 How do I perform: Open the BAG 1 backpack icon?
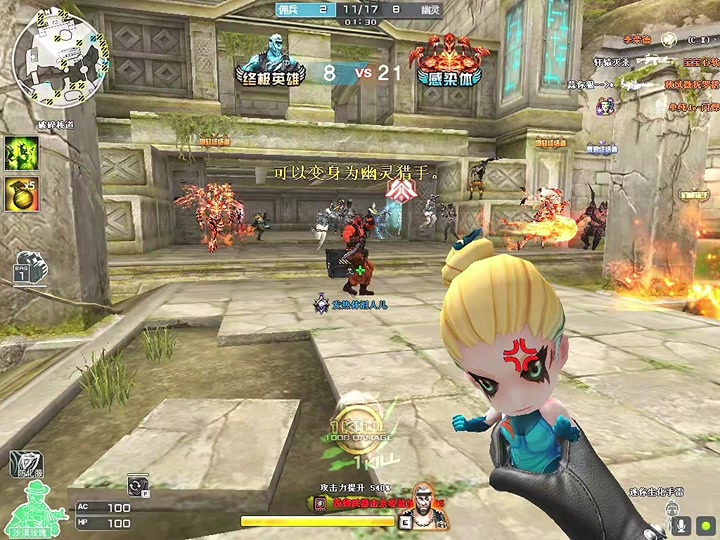[24, 269]
